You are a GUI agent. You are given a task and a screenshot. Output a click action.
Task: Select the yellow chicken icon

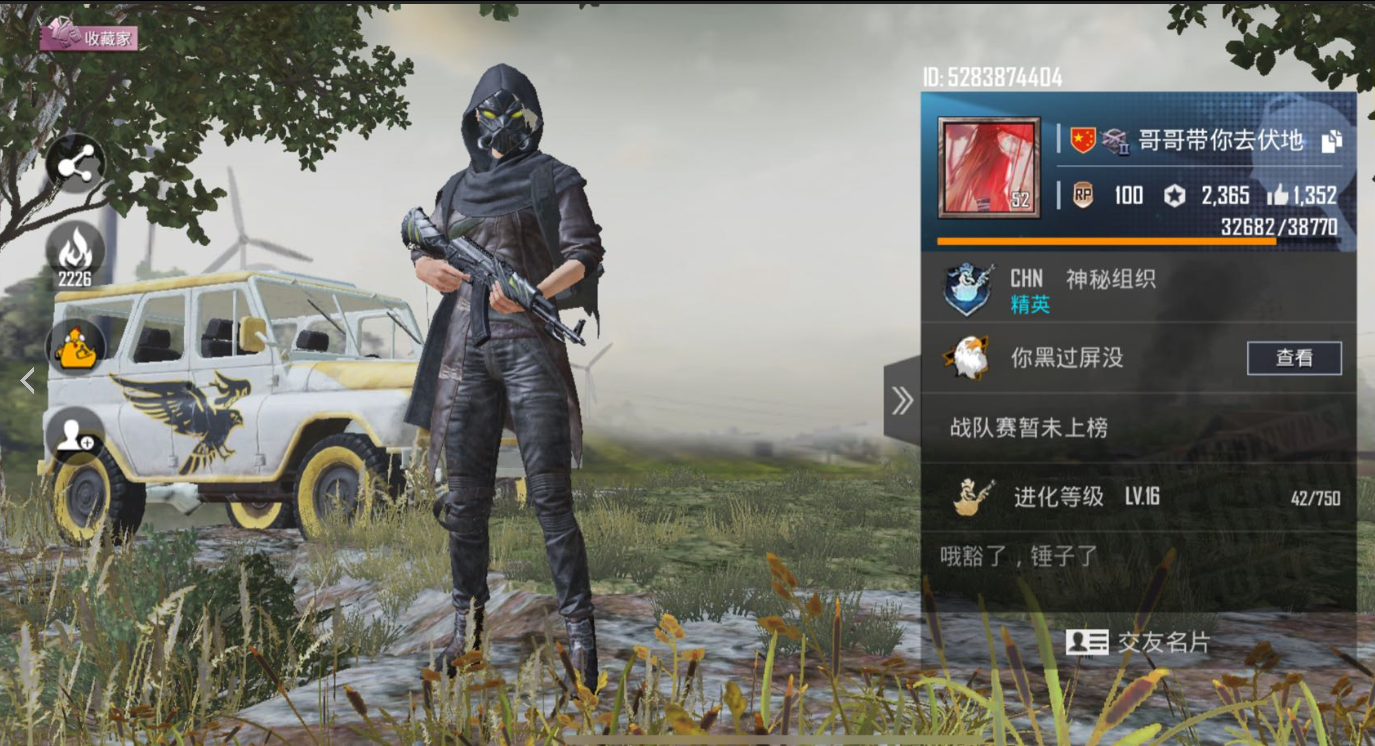[x=76, y=347]
